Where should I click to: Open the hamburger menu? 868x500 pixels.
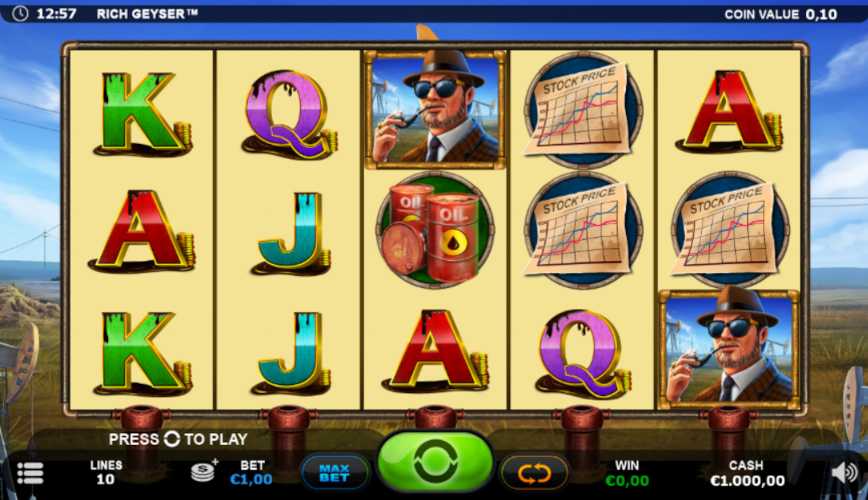click(30, 473)
